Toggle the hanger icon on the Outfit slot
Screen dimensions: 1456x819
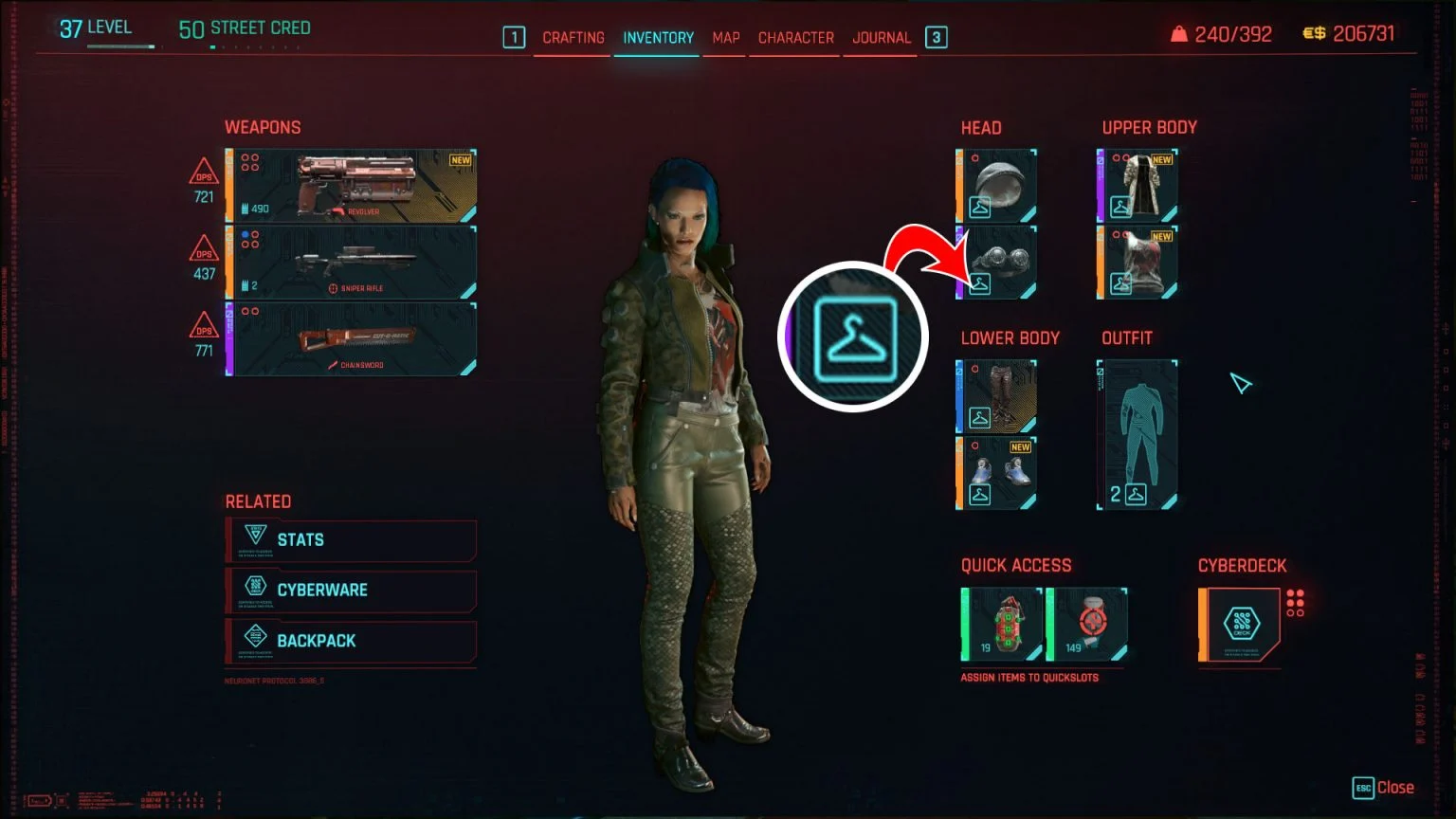point(1137,493)
